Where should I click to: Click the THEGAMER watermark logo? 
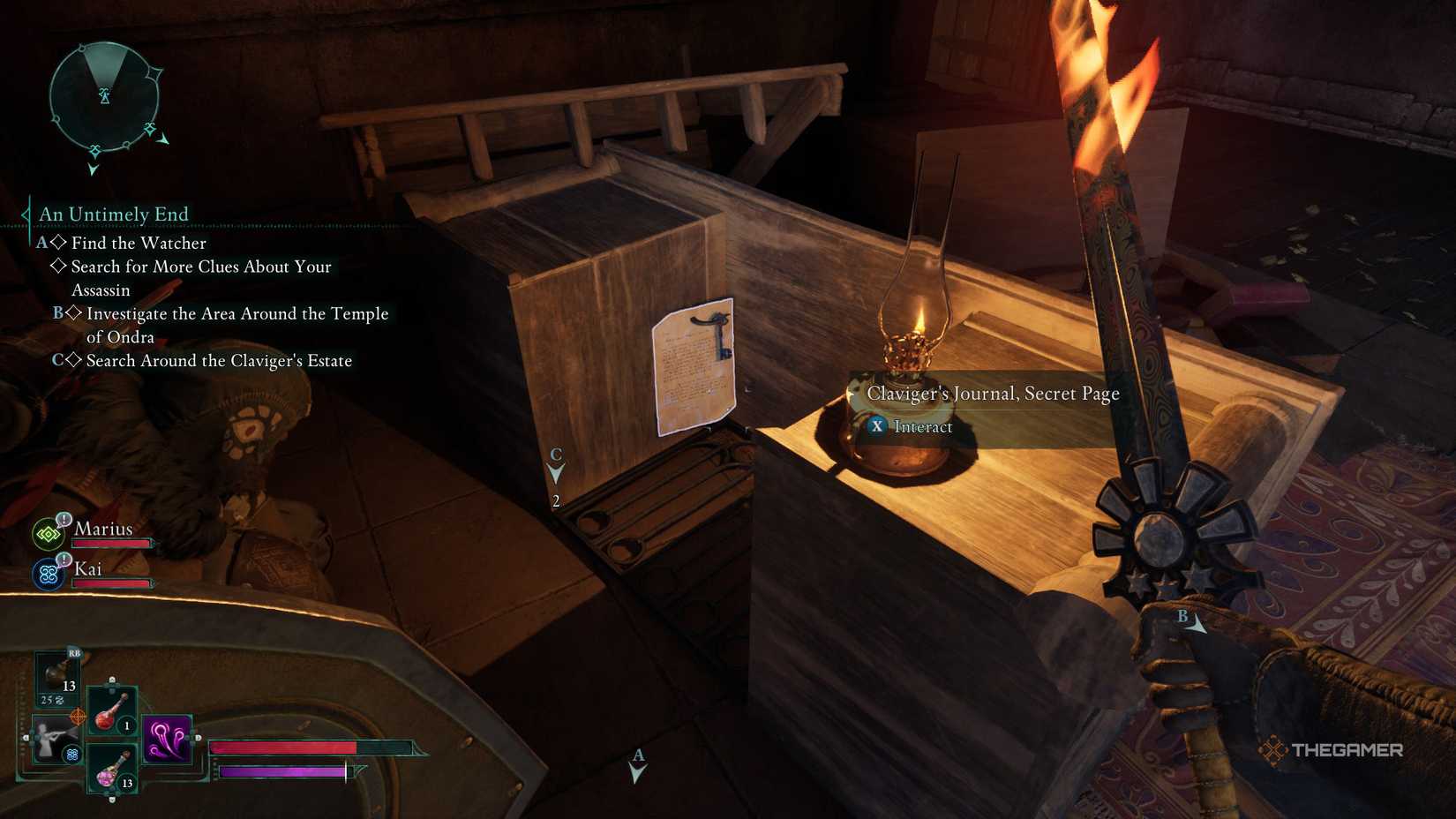click(1334, 751)
